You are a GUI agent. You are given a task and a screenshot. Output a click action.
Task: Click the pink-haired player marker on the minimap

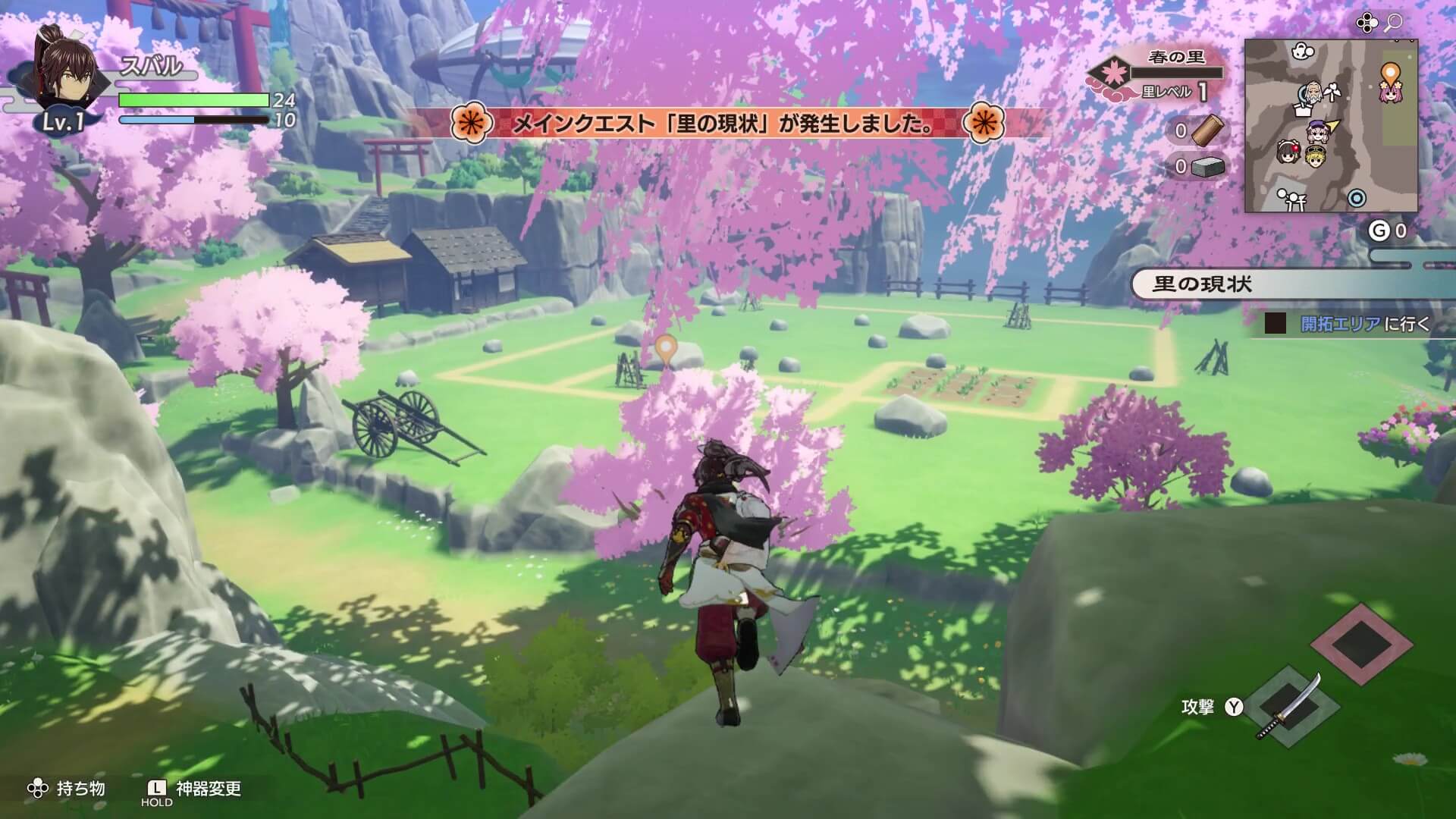tap(1389, 94)
